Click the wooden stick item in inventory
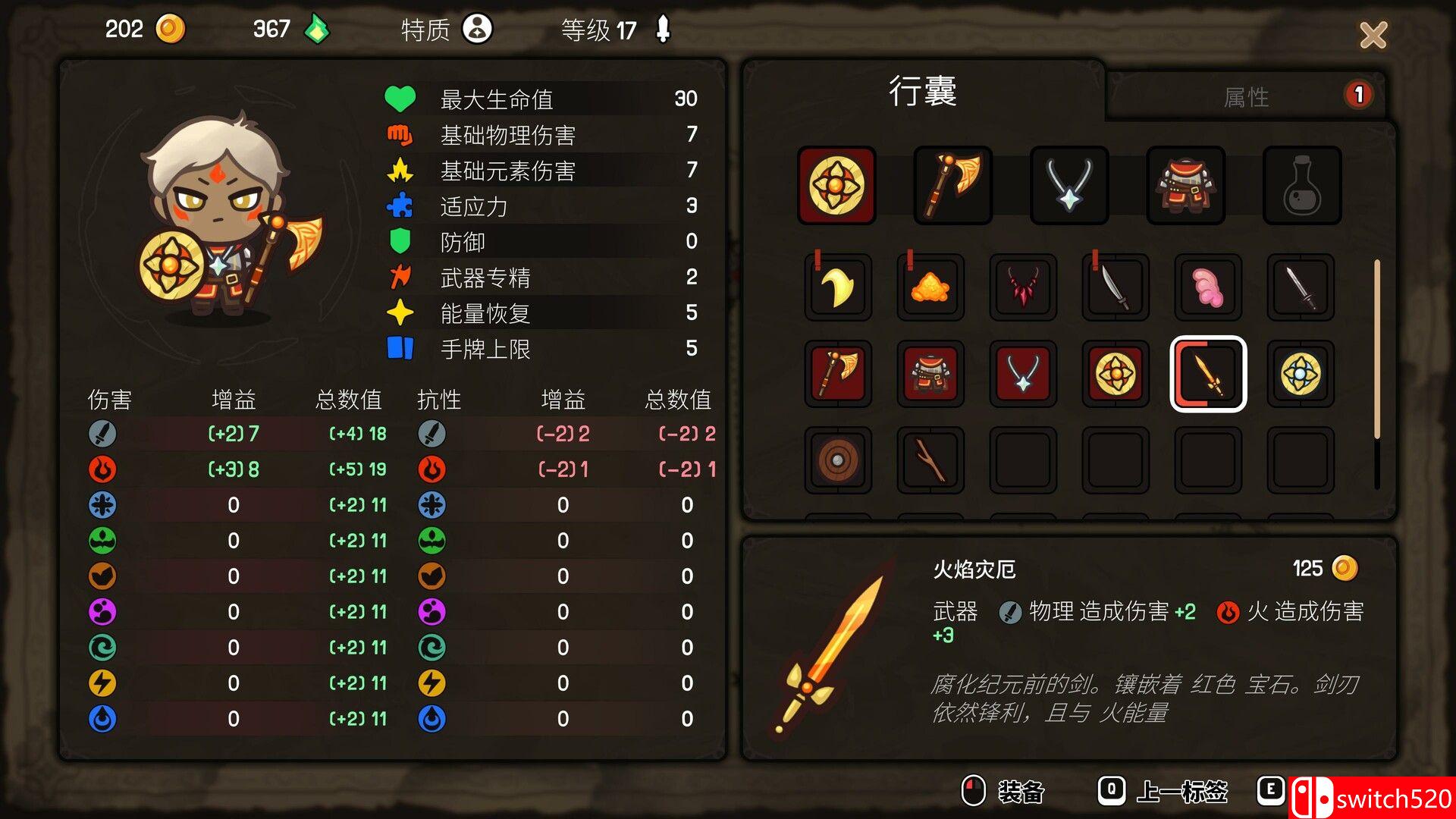 point(930,461)
